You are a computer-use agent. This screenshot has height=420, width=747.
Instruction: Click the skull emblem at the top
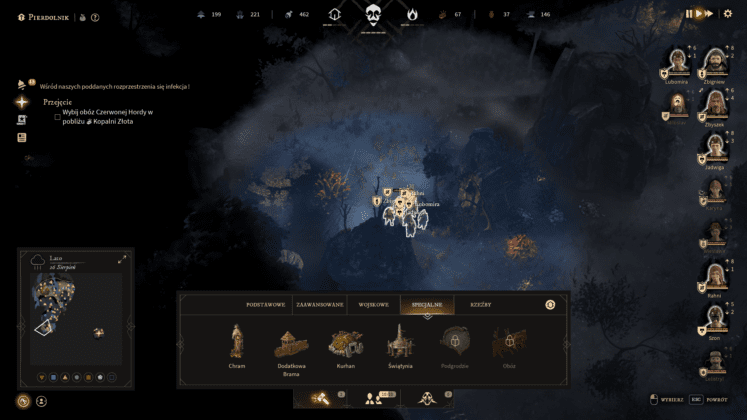(x=373, y=15)
